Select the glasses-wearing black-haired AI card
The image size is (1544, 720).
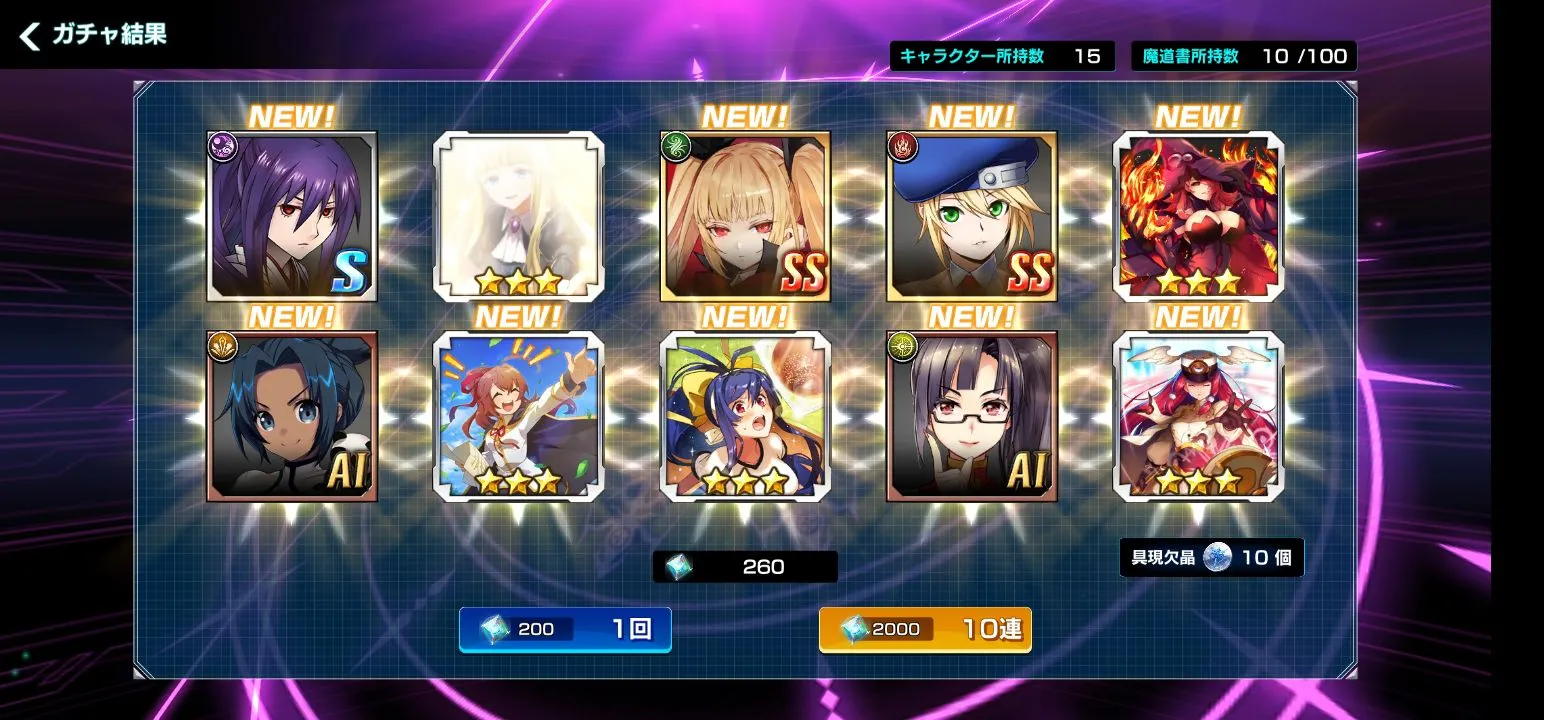(x=972, y=416)
